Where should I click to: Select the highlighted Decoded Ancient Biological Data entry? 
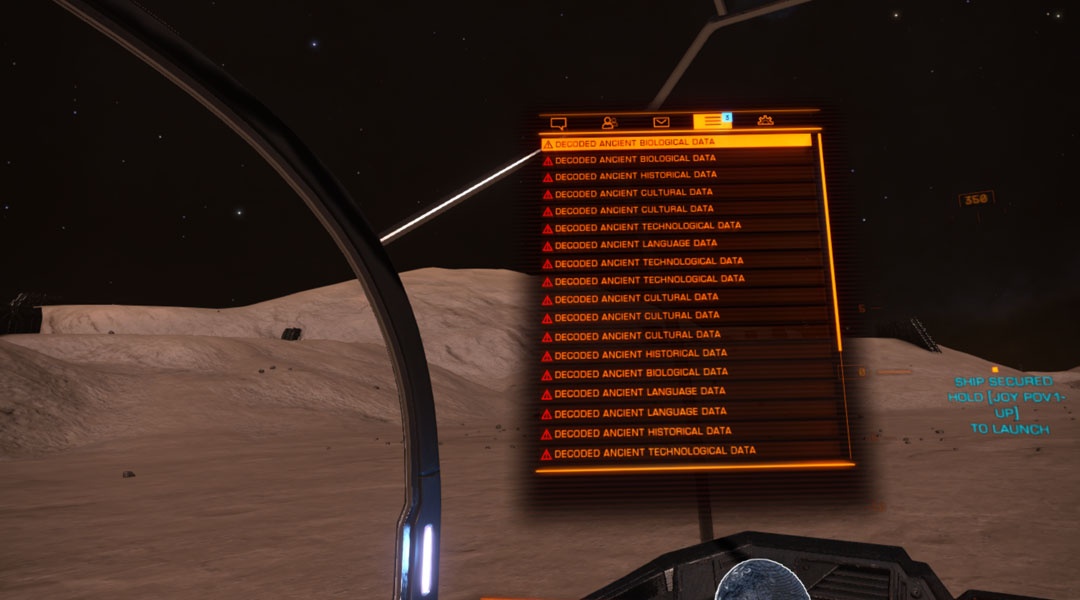(676, 143)
